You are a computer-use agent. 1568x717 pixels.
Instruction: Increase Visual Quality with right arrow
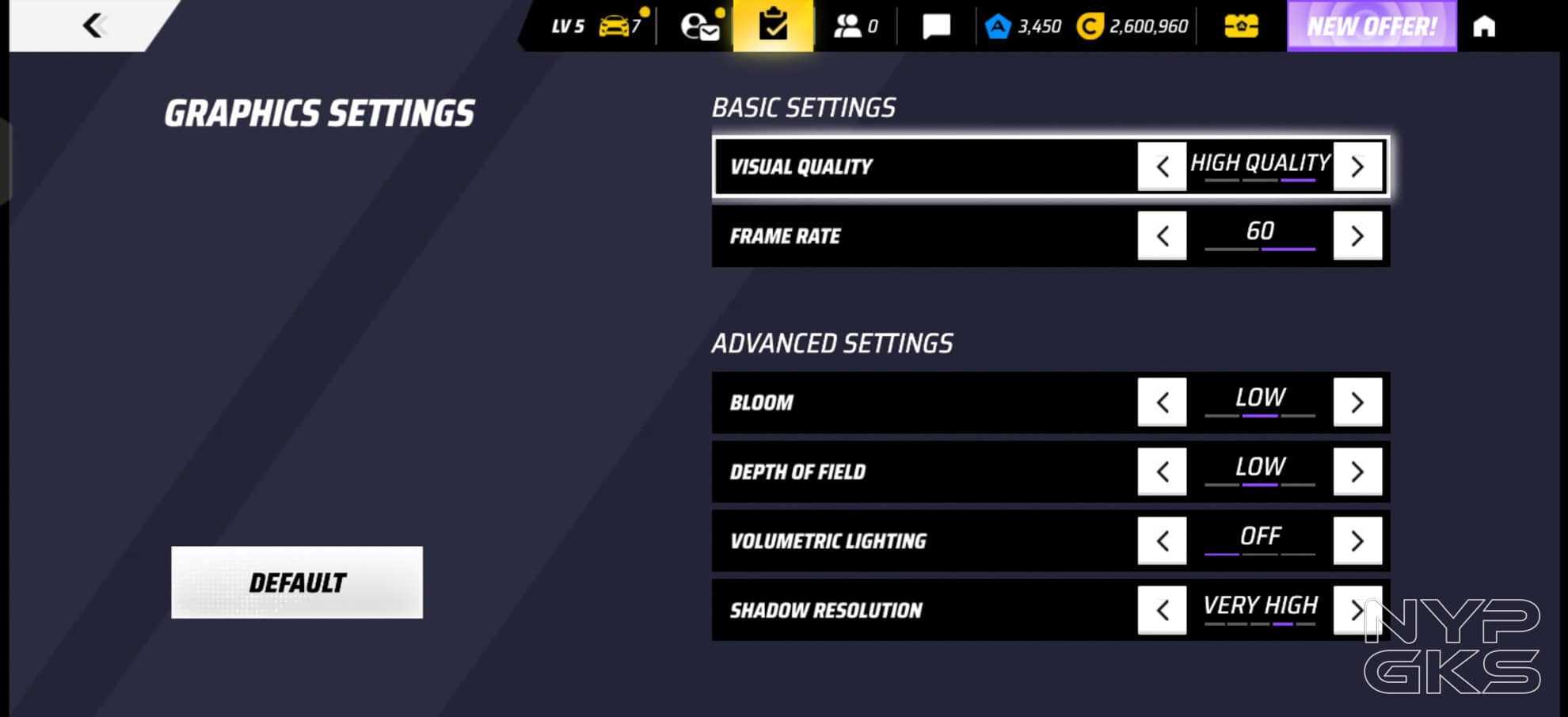pyautogui.click(x=1357, y=166)
